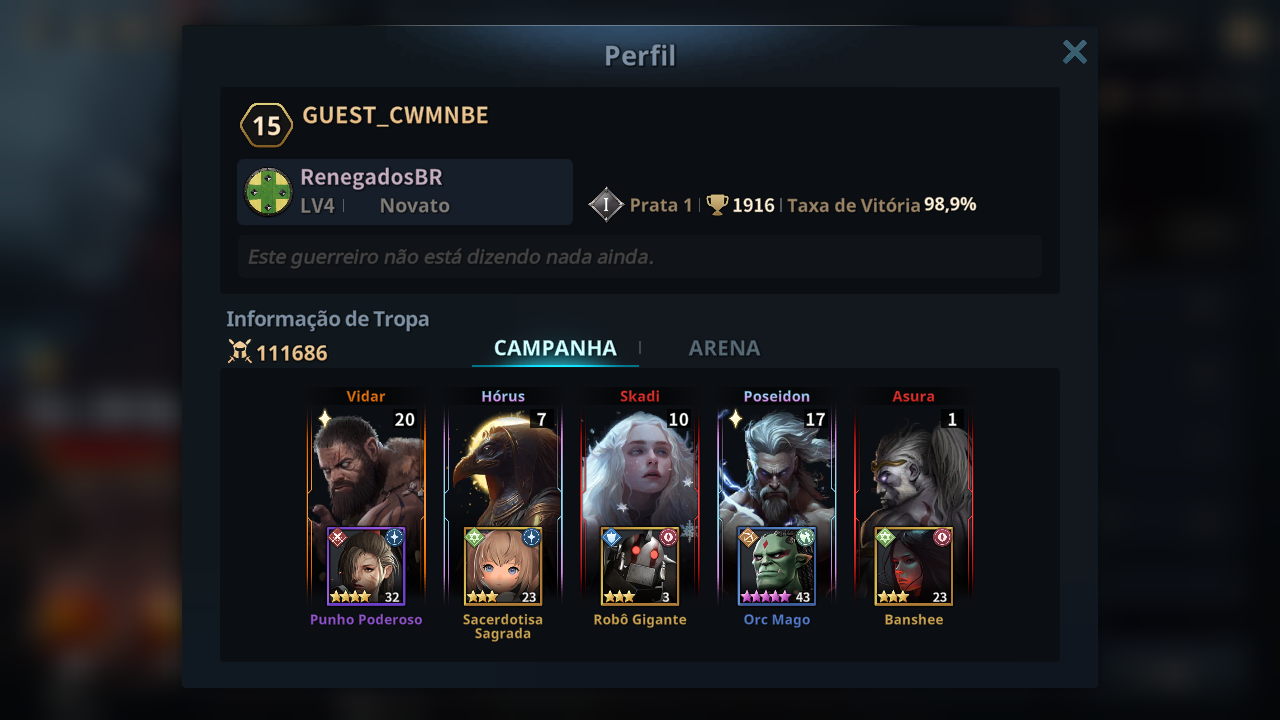
Task: Click the blue element icon on Sacerdotisa Sagrada
Action: 531,538
